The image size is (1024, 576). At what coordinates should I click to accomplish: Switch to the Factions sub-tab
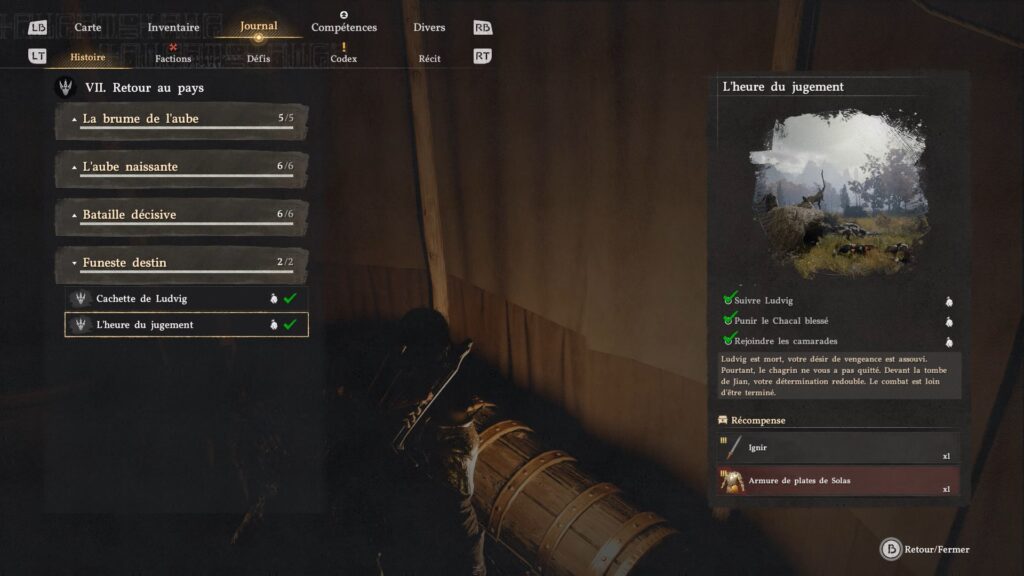pos(173,58)
